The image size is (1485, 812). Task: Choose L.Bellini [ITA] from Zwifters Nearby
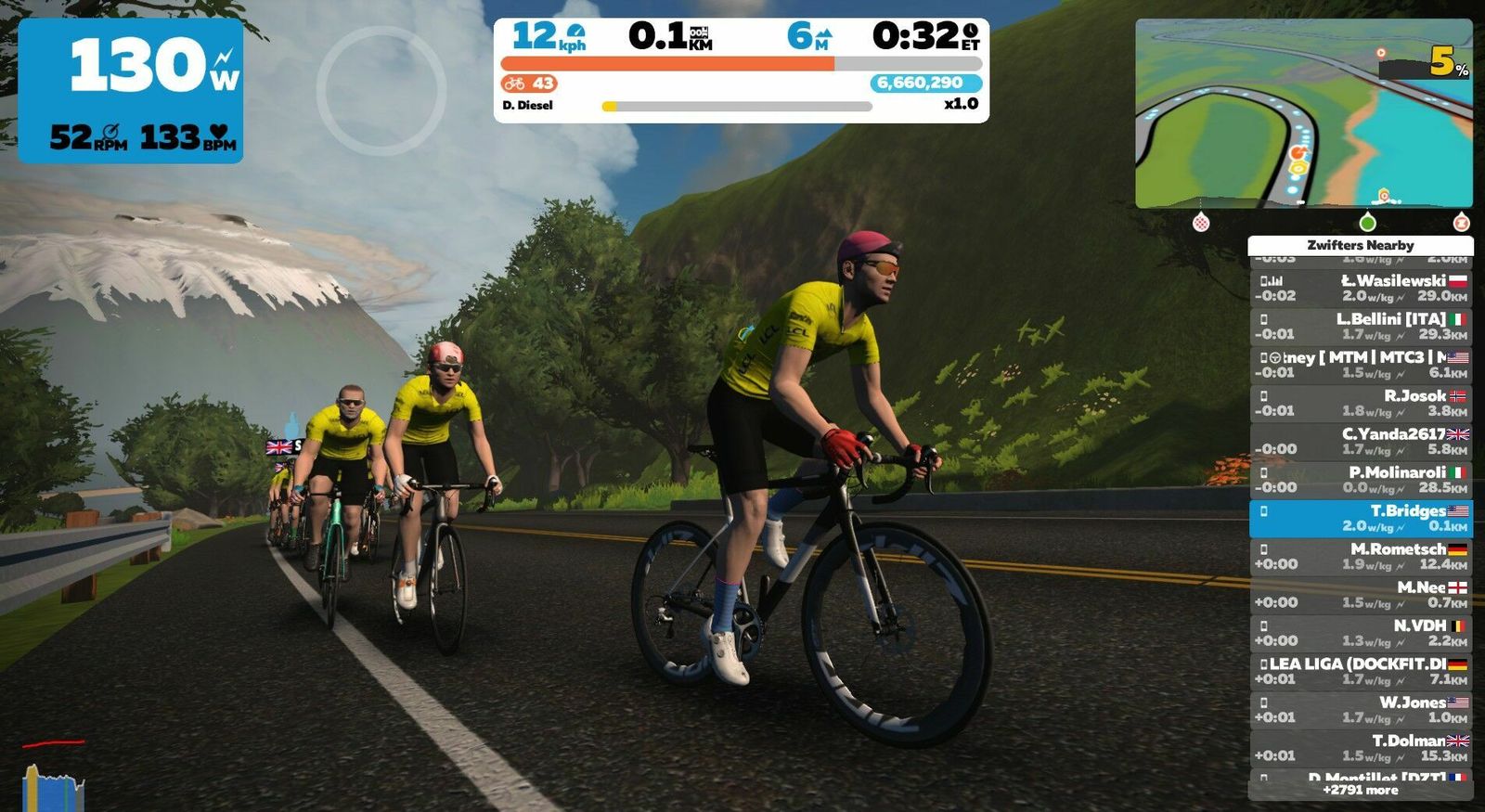point(1361,326)
